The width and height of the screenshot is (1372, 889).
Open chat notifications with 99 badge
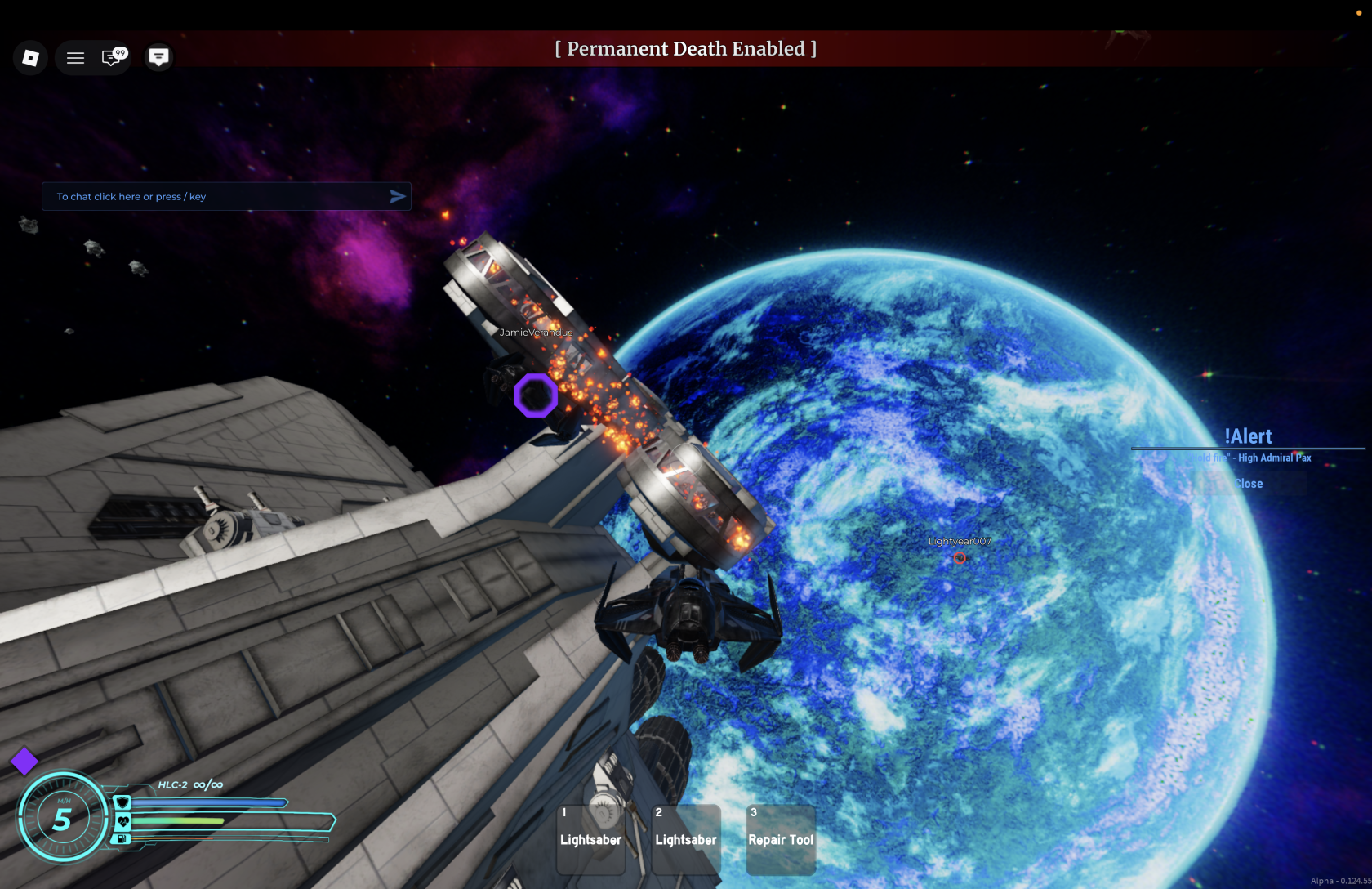click(x=112, y=57)
